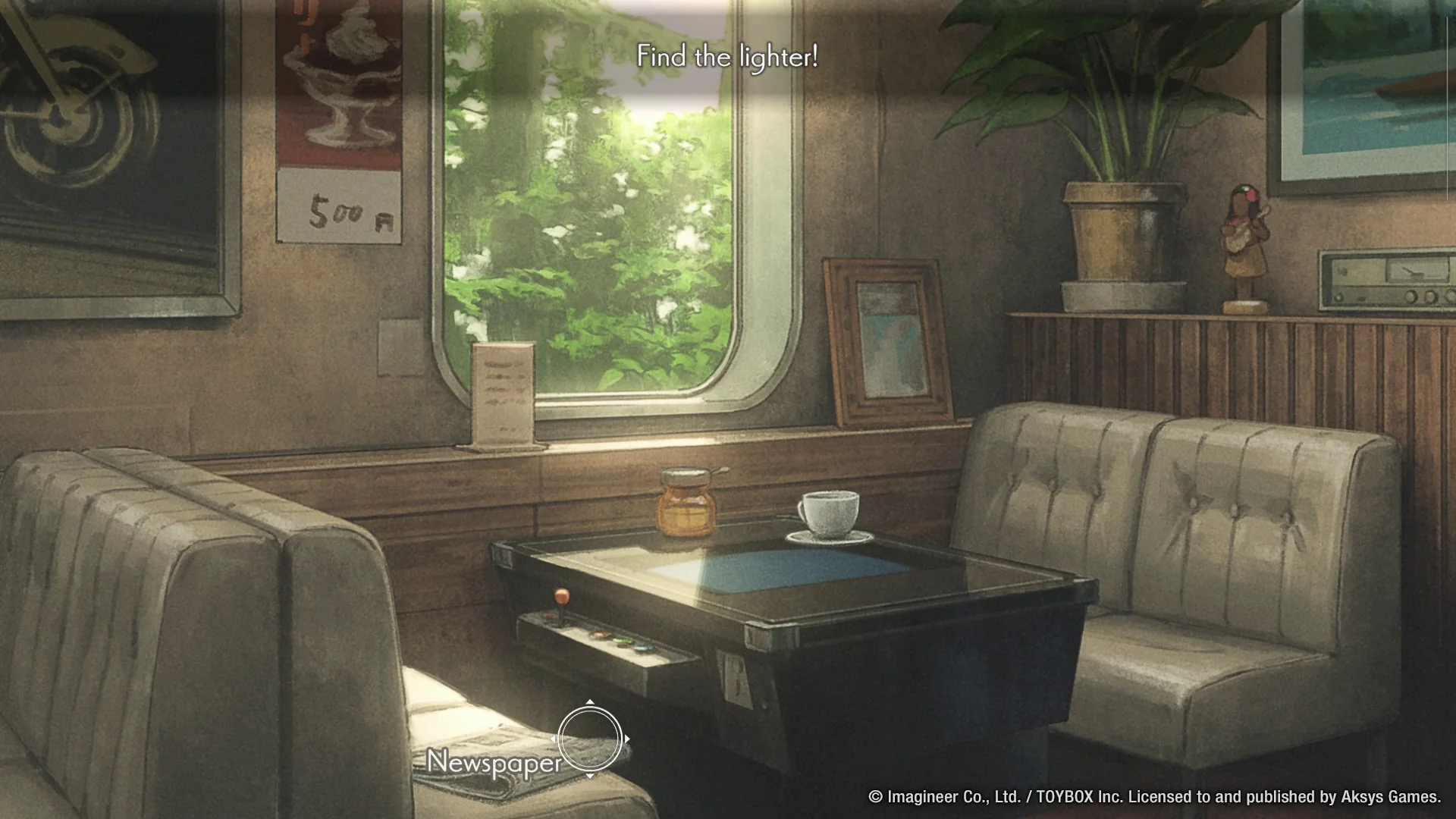Click the circular targeting ring cursor
Viewport: 1456px width, 819px height.
coord(591,737)
